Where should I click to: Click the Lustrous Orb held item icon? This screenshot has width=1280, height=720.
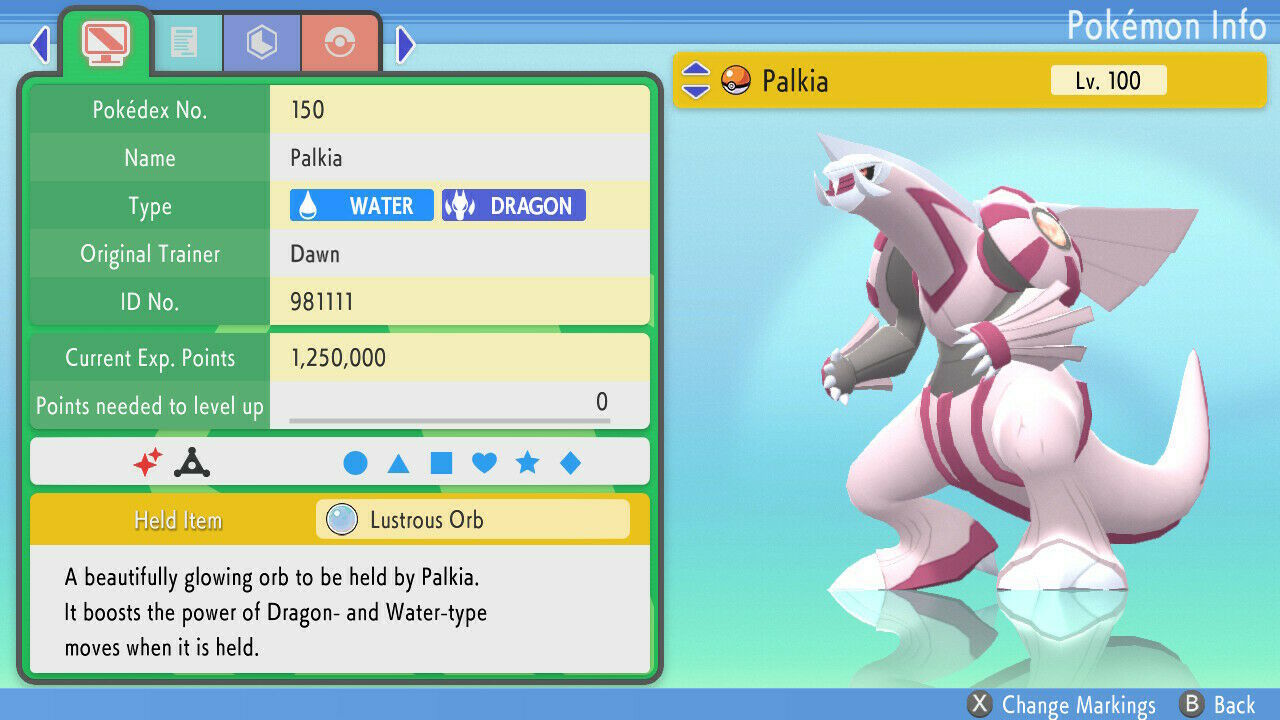[x=342, y=519]
